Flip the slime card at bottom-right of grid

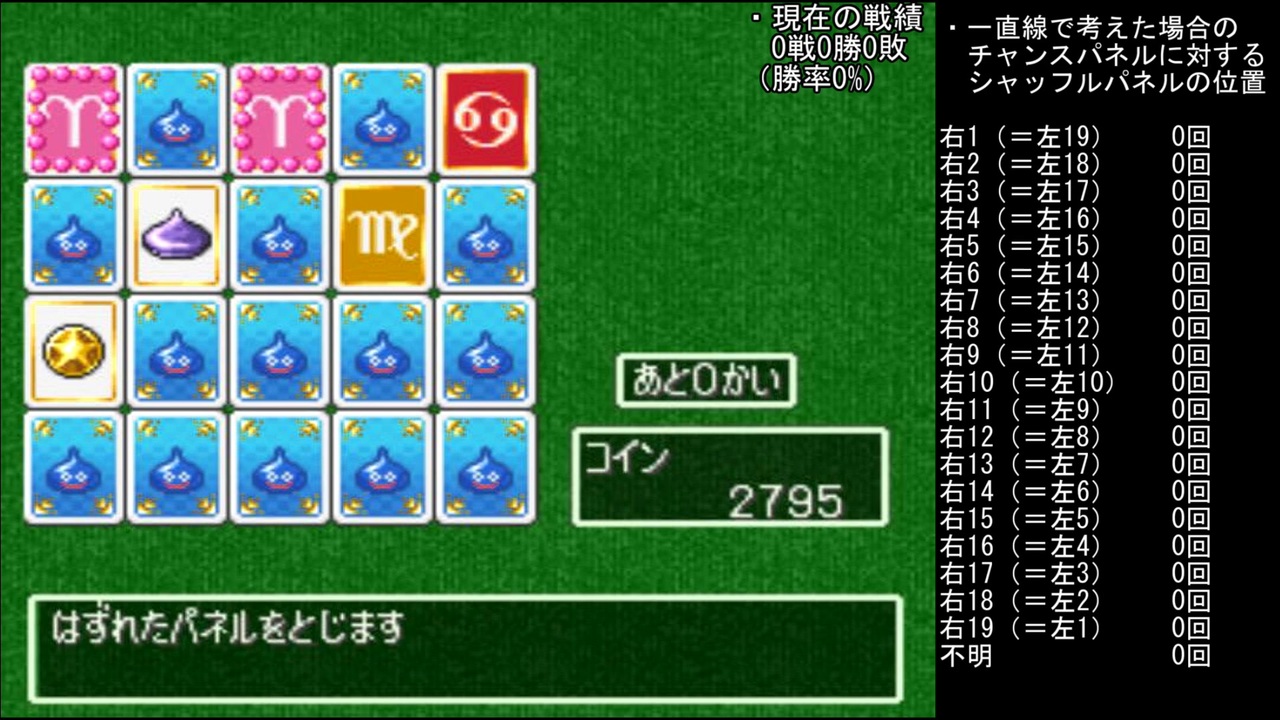click(x=485, y=466)
